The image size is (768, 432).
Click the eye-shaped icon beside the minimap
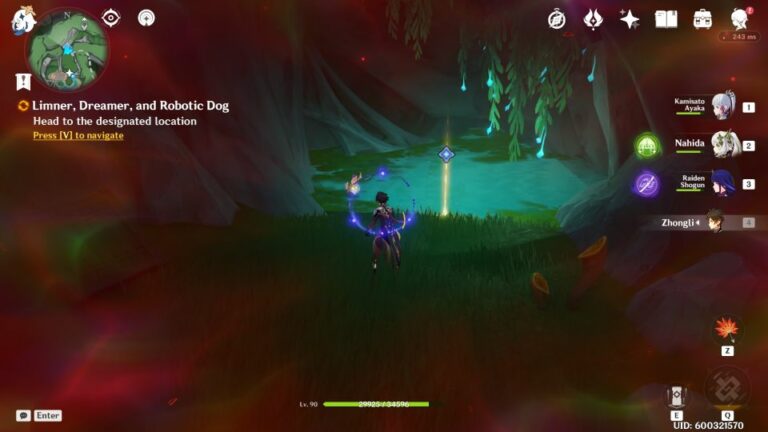111,18
